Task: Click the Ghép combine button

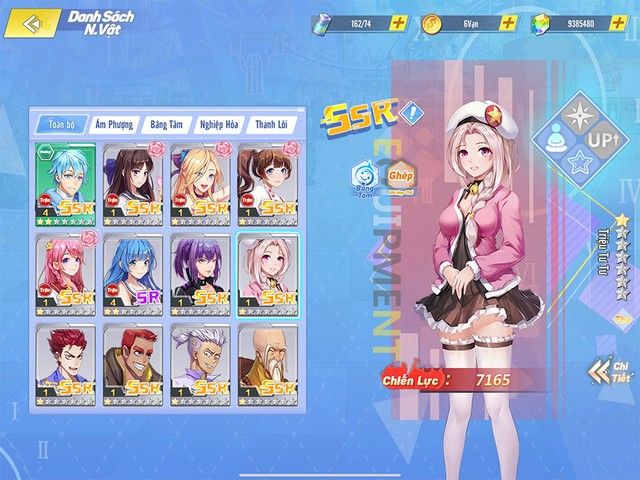Action: (400, 179)
